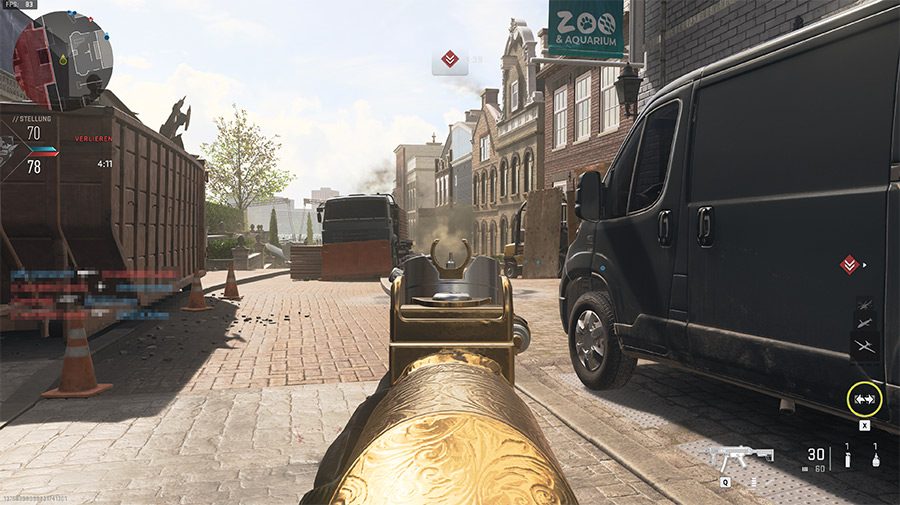The image size is (900, 505).
Task: Select the submachine gun weapon icon
Action: 741,458
